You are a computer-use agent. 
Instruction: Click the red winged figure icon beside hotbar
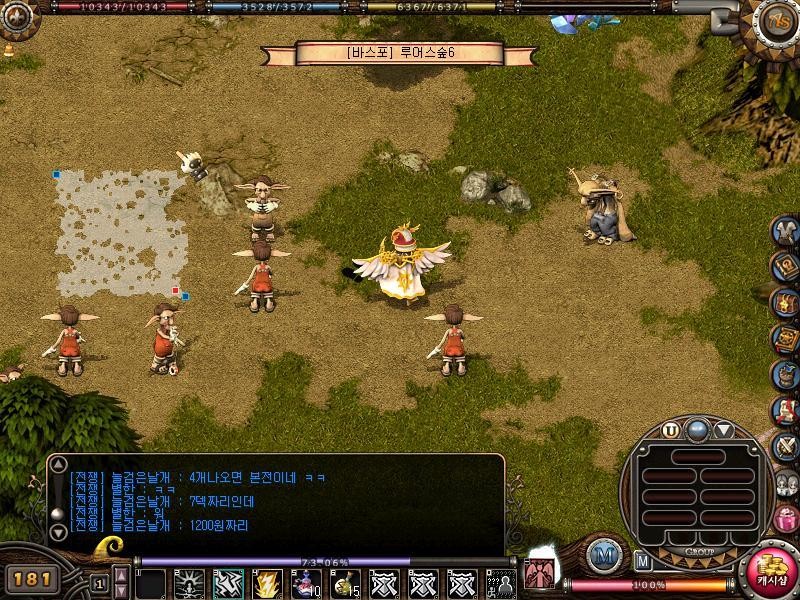541,574
